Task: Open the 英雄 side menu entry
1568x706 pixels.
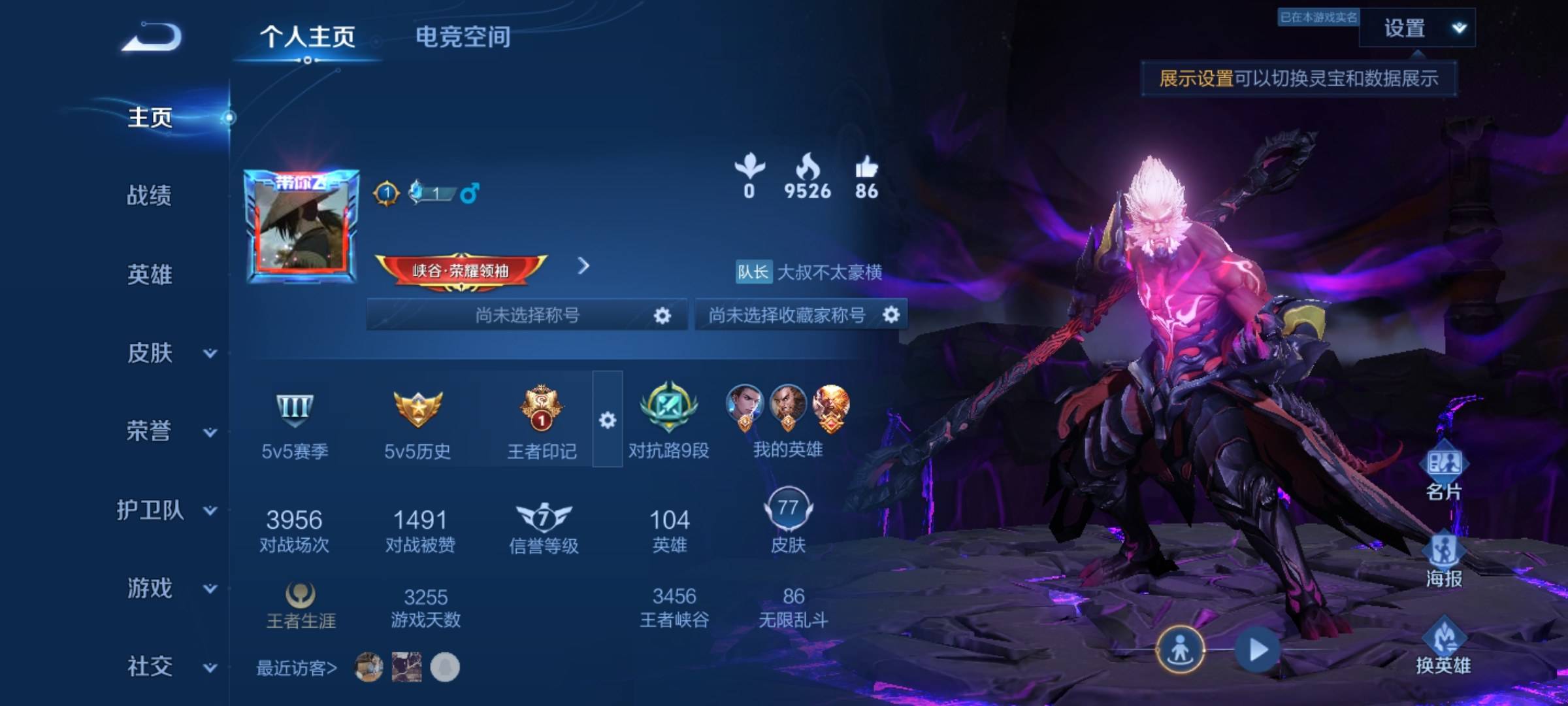Action: click(x=149, y=275)
